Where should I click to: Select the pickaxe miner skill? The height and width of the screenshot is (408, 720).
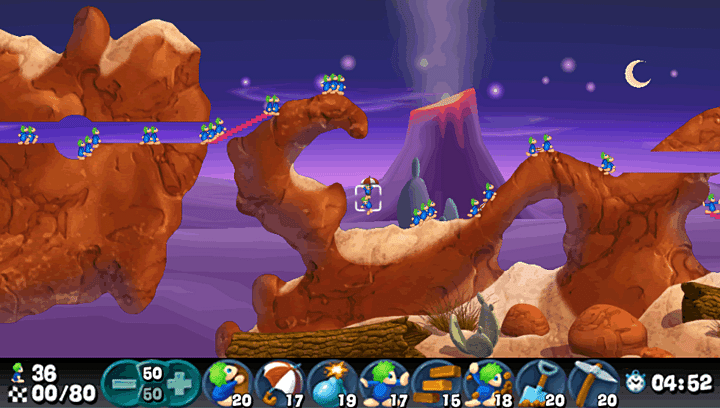pyautogui.click(x=591, y=382)
